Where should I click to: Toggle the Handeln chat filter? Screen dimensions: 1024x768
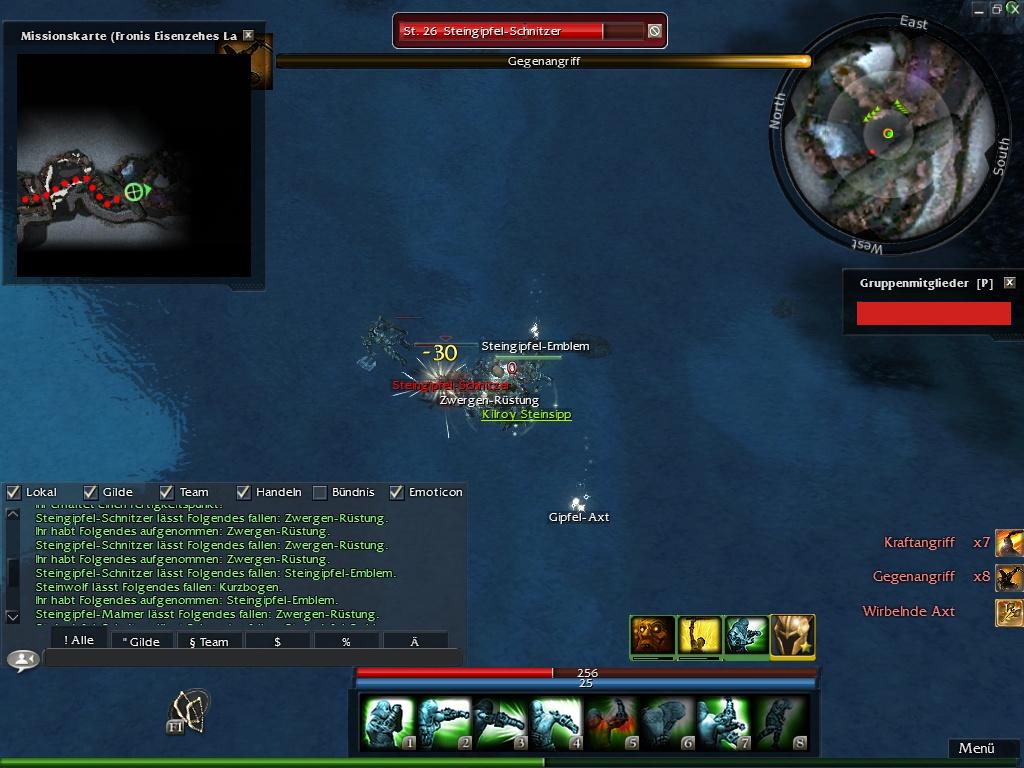243,492
